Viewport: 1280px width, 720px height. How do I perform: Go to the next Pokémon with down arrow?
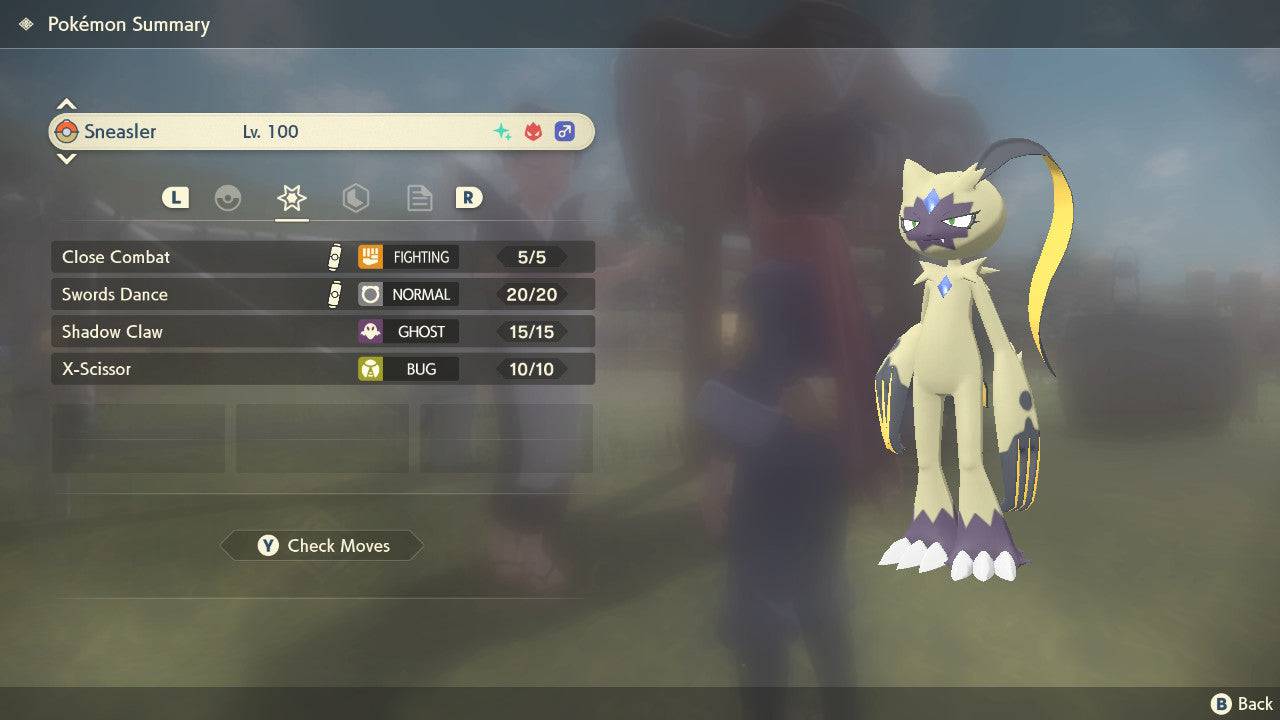click(x=66, y=158)
